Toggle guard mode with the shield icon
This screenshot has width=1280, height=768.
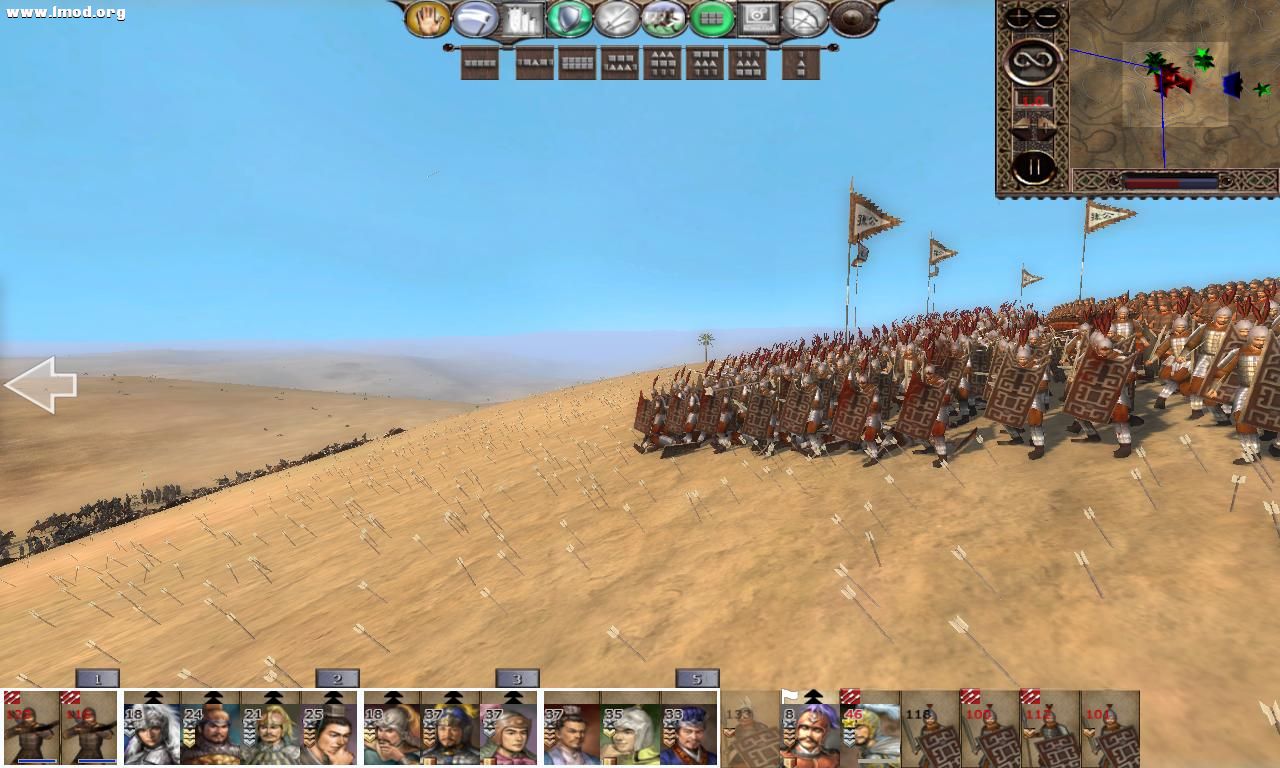[570, 18]
